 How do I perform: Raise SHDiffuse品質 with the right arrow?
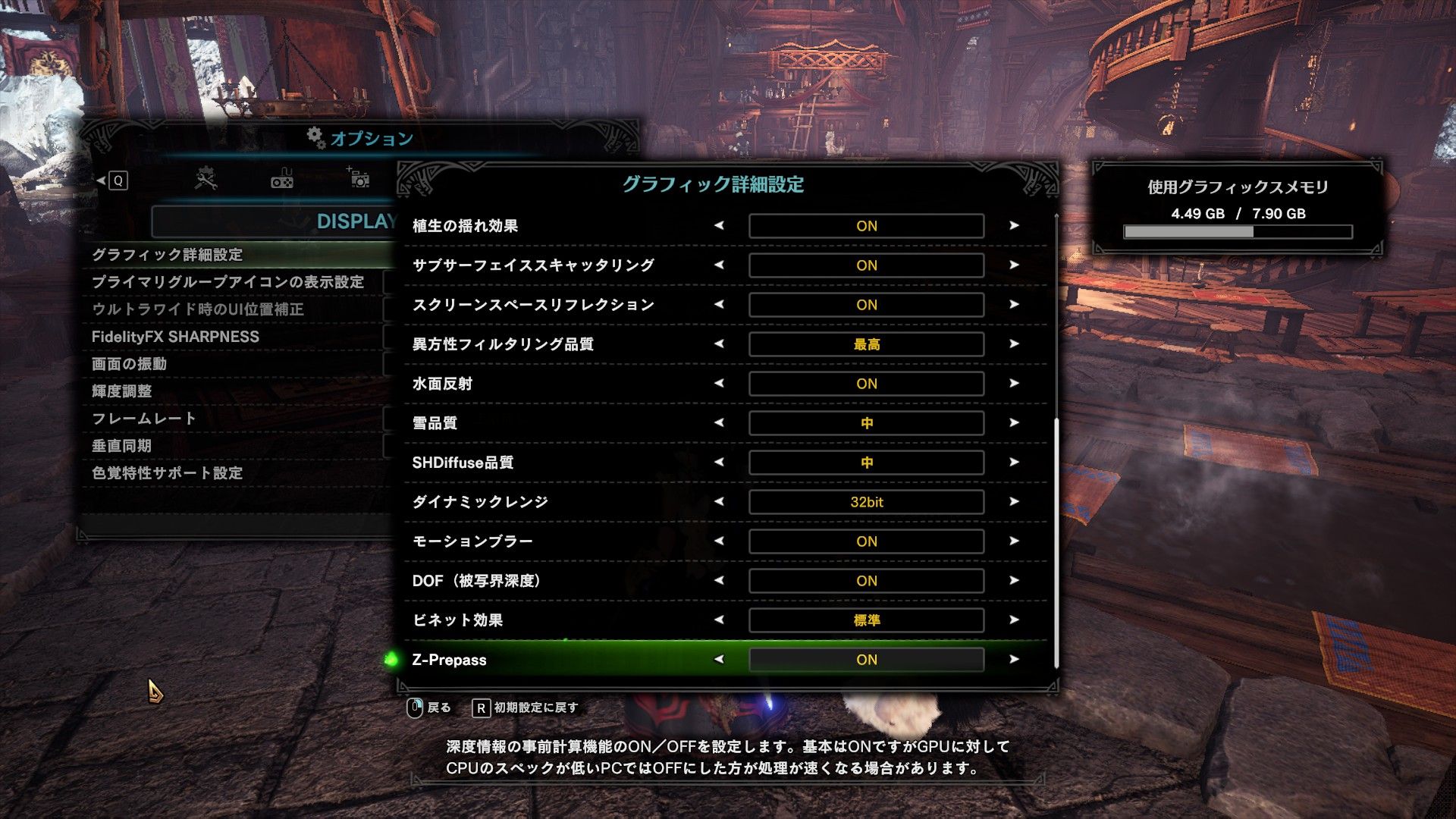click(1014, 462)
